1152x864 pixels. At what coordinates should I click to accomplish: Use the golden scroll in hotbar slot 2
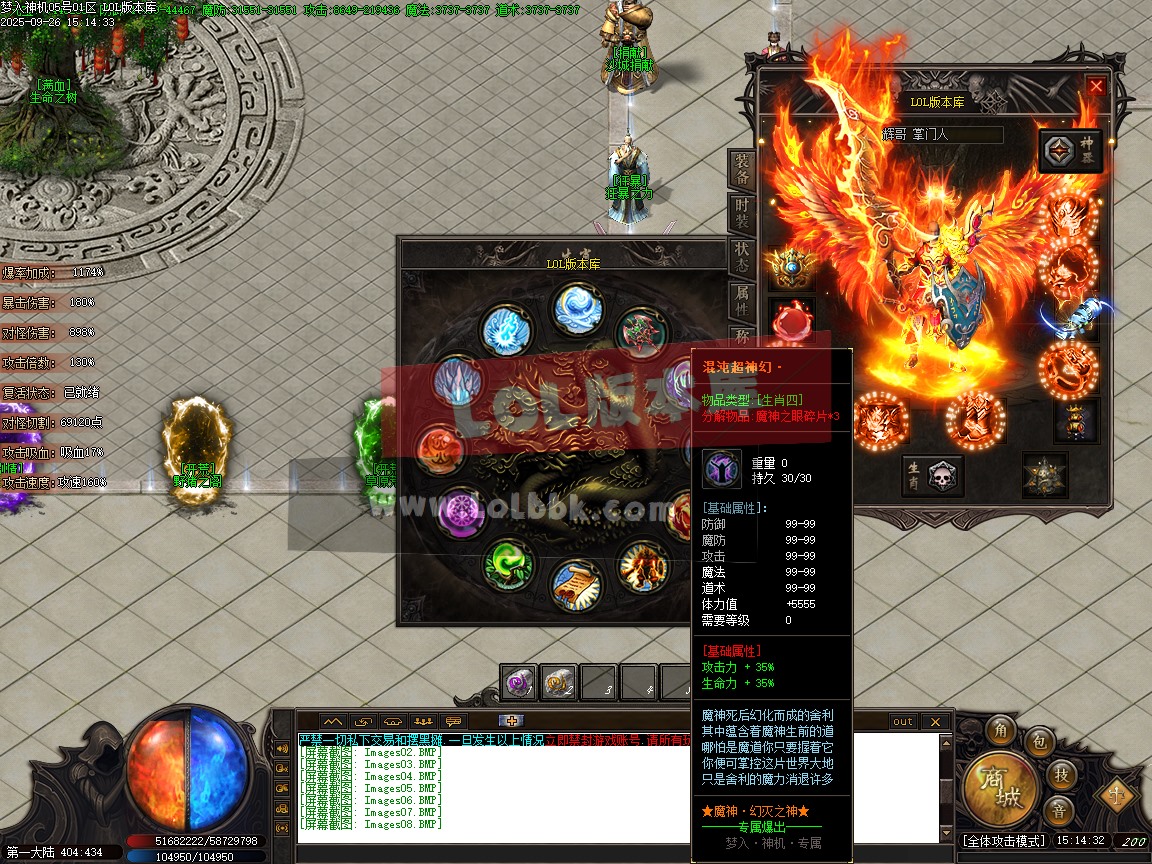(559, 682)
